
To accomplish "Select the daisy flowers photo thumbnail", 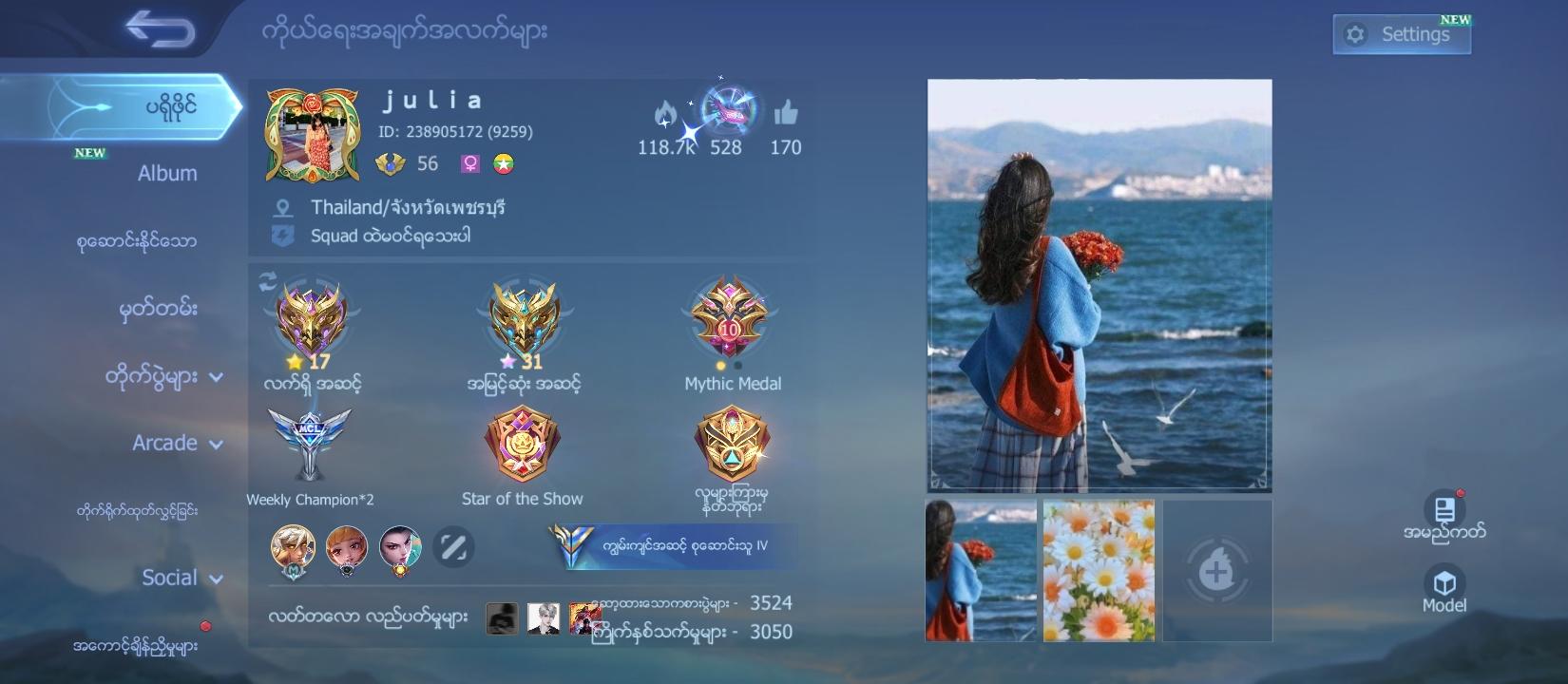I will 1098,570.
